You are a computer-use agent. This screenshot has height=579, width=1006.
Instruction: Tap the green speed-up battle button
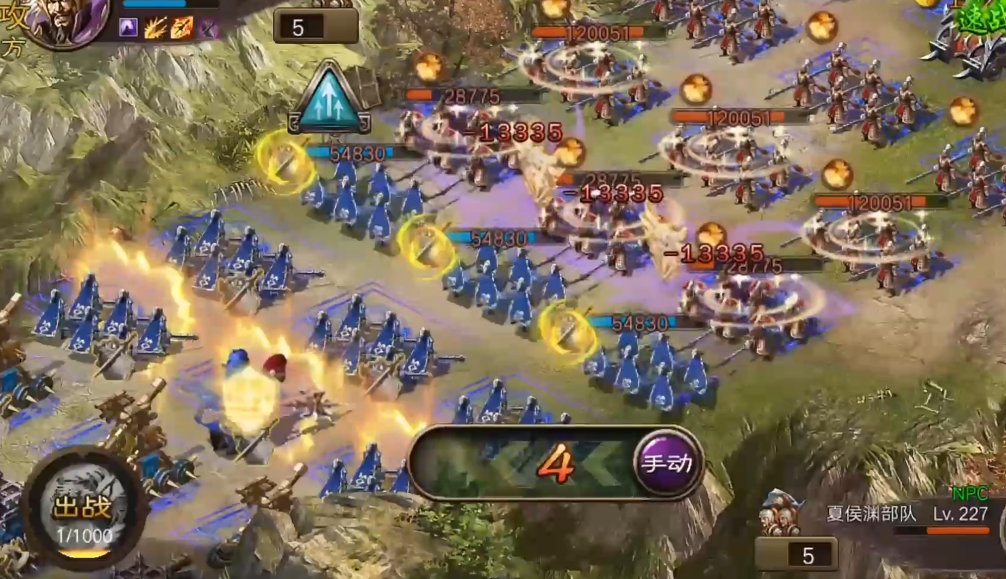click(975, 20)
